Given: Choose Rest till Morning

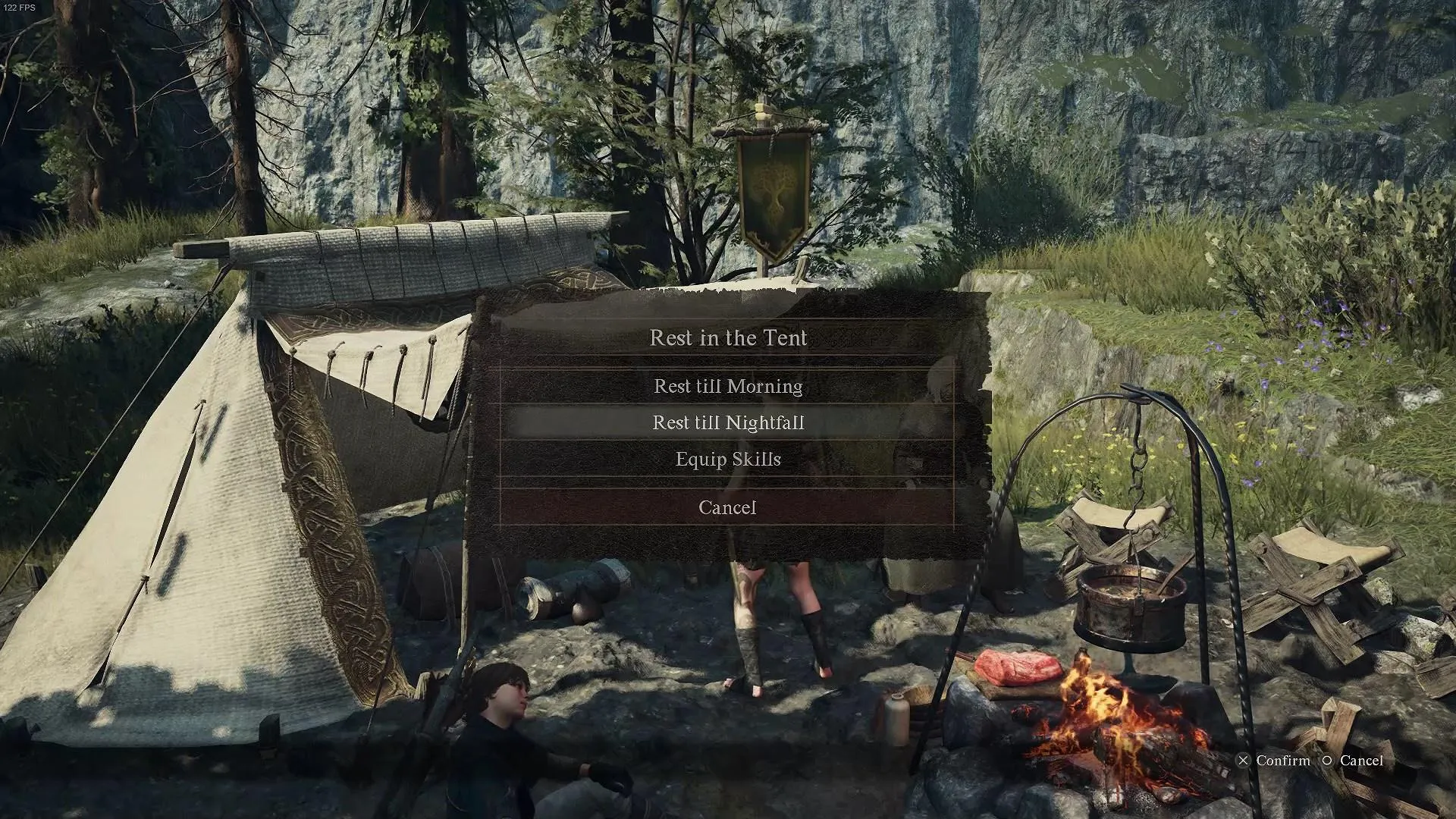Looking at the screenshot, I should tap(728, 386).
